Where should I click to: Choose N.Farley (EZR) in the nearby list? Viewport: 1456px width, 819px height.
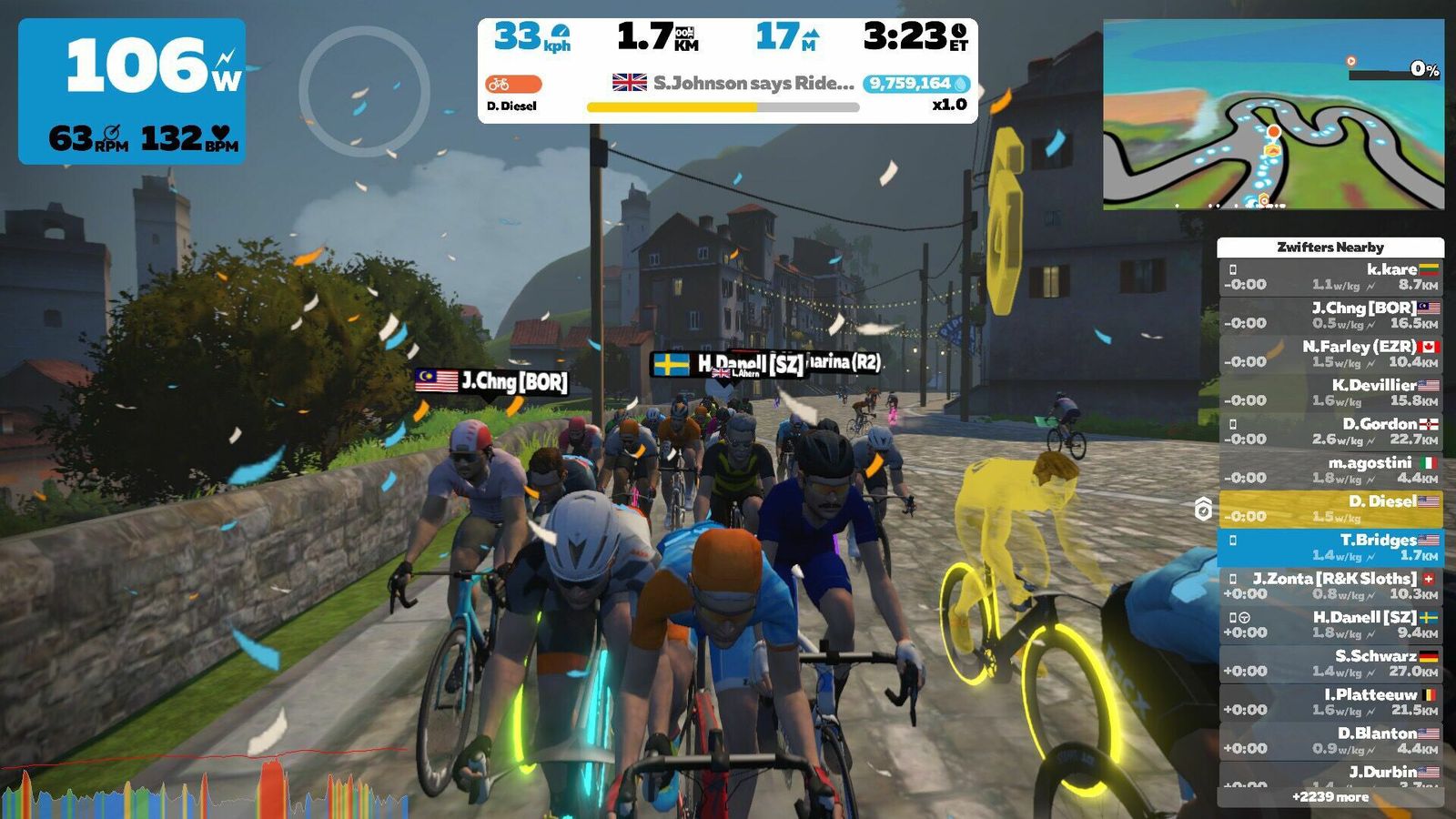click(1330, 354)
